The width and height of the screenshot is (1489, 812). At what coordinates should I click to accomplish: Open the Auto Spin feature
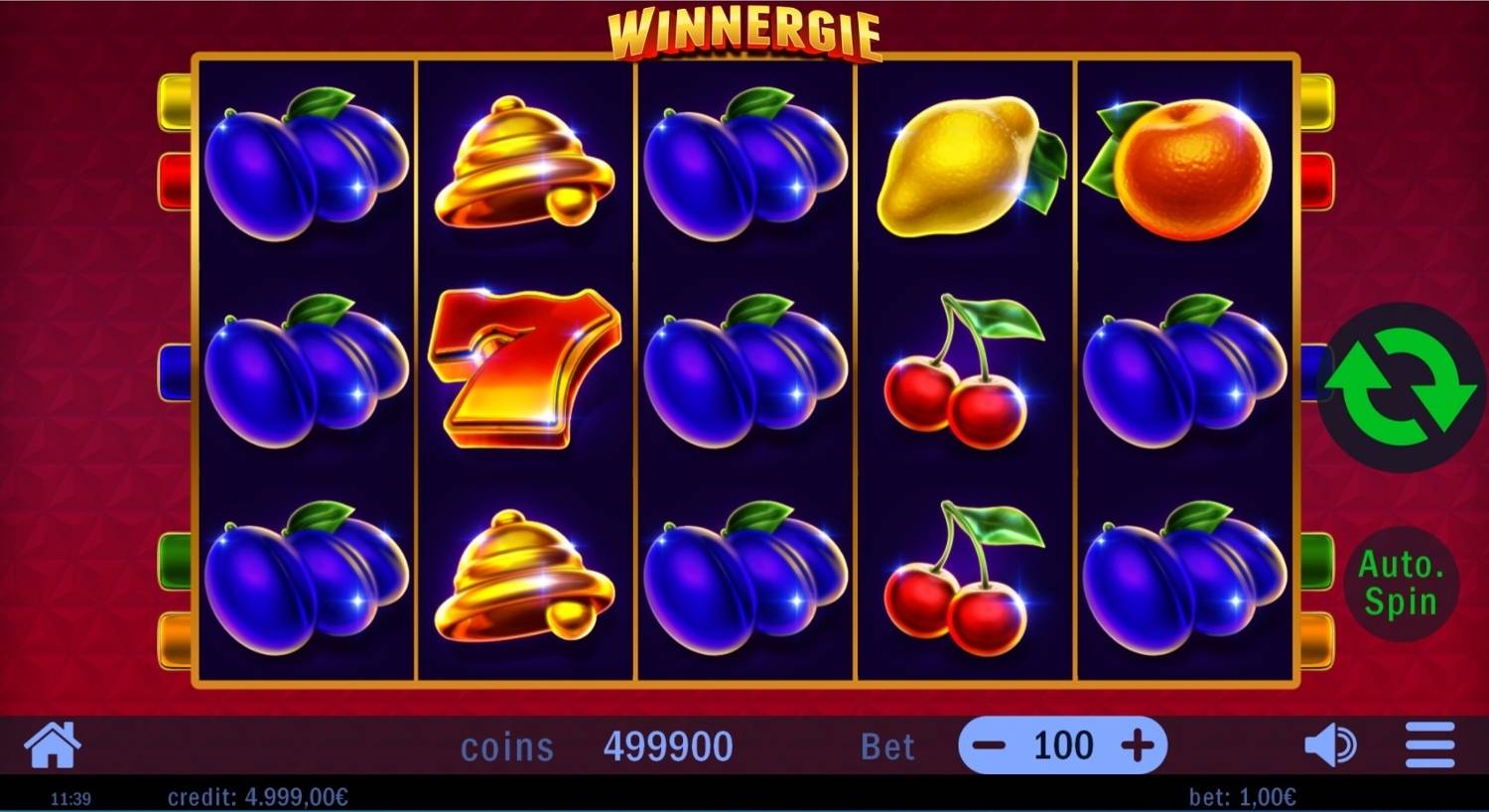click(1402, 581)
